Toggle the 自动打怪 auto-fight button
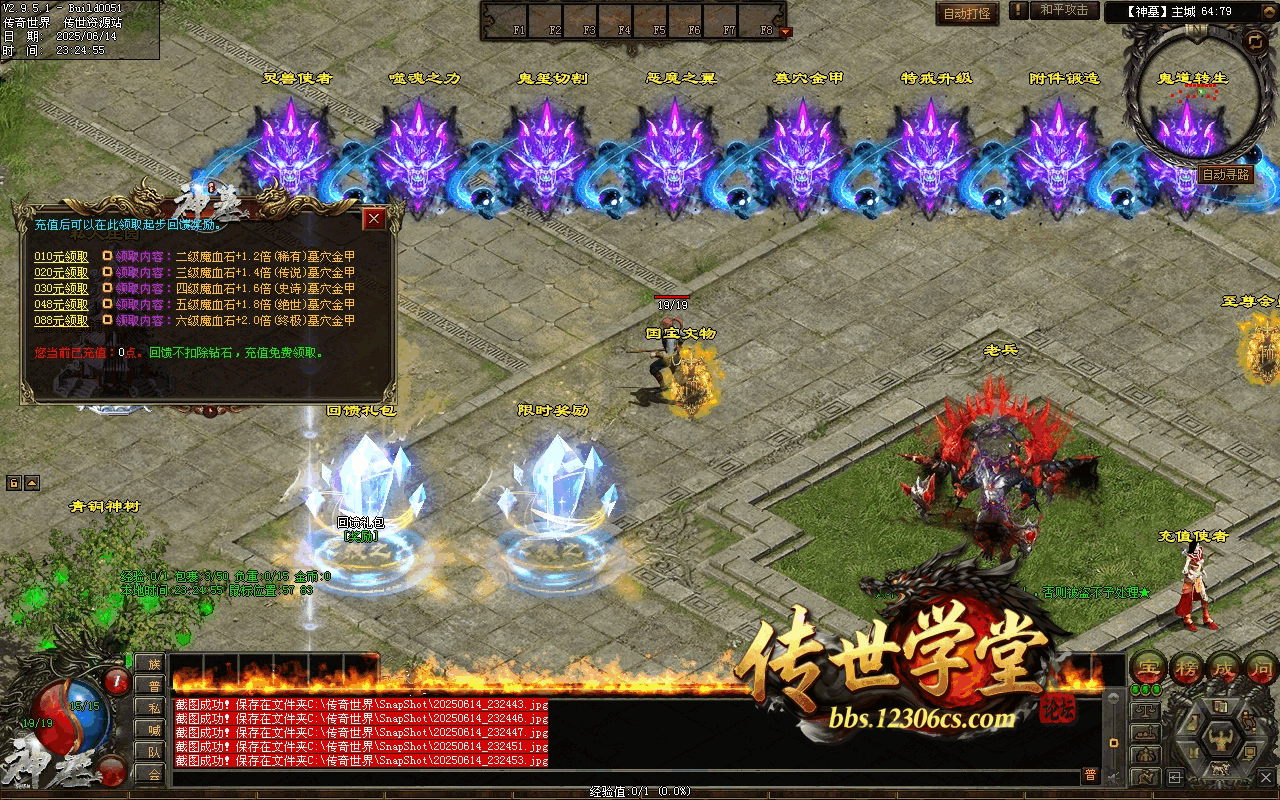The width and height of the screenshot is (1280, 800). coord(967,13)
